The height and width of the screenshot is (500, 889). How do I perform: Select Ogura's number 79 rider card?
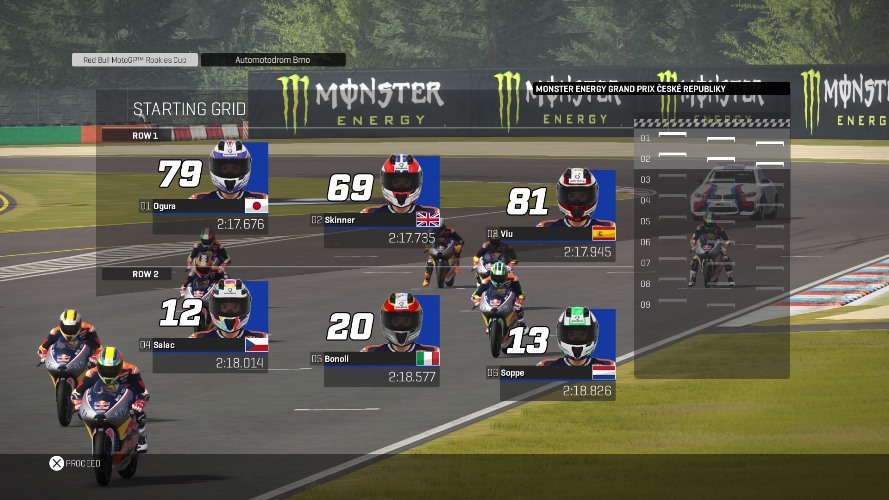[210, 188]
